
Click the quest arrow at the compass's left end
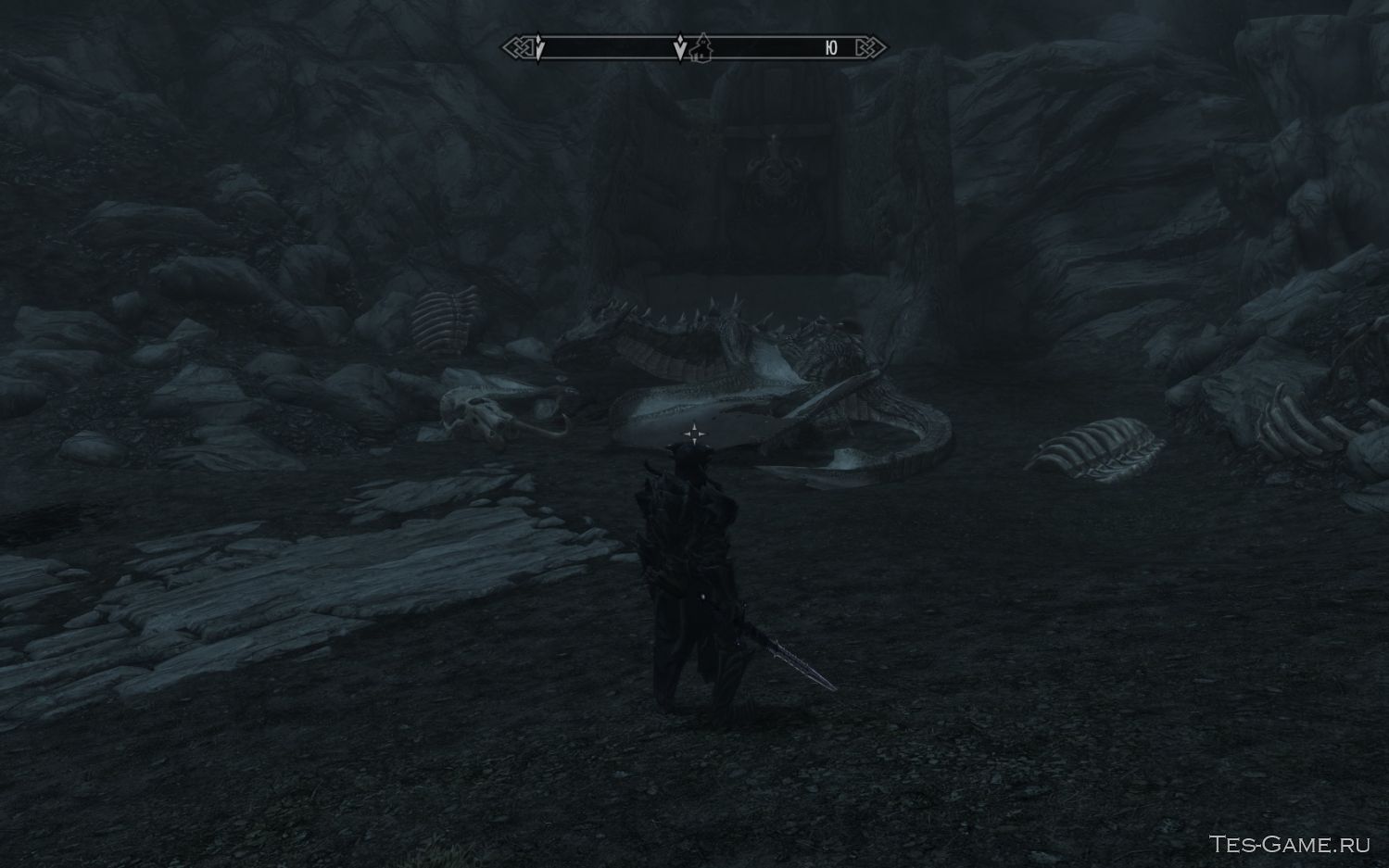pyautogui.click(x=539, y=48)
